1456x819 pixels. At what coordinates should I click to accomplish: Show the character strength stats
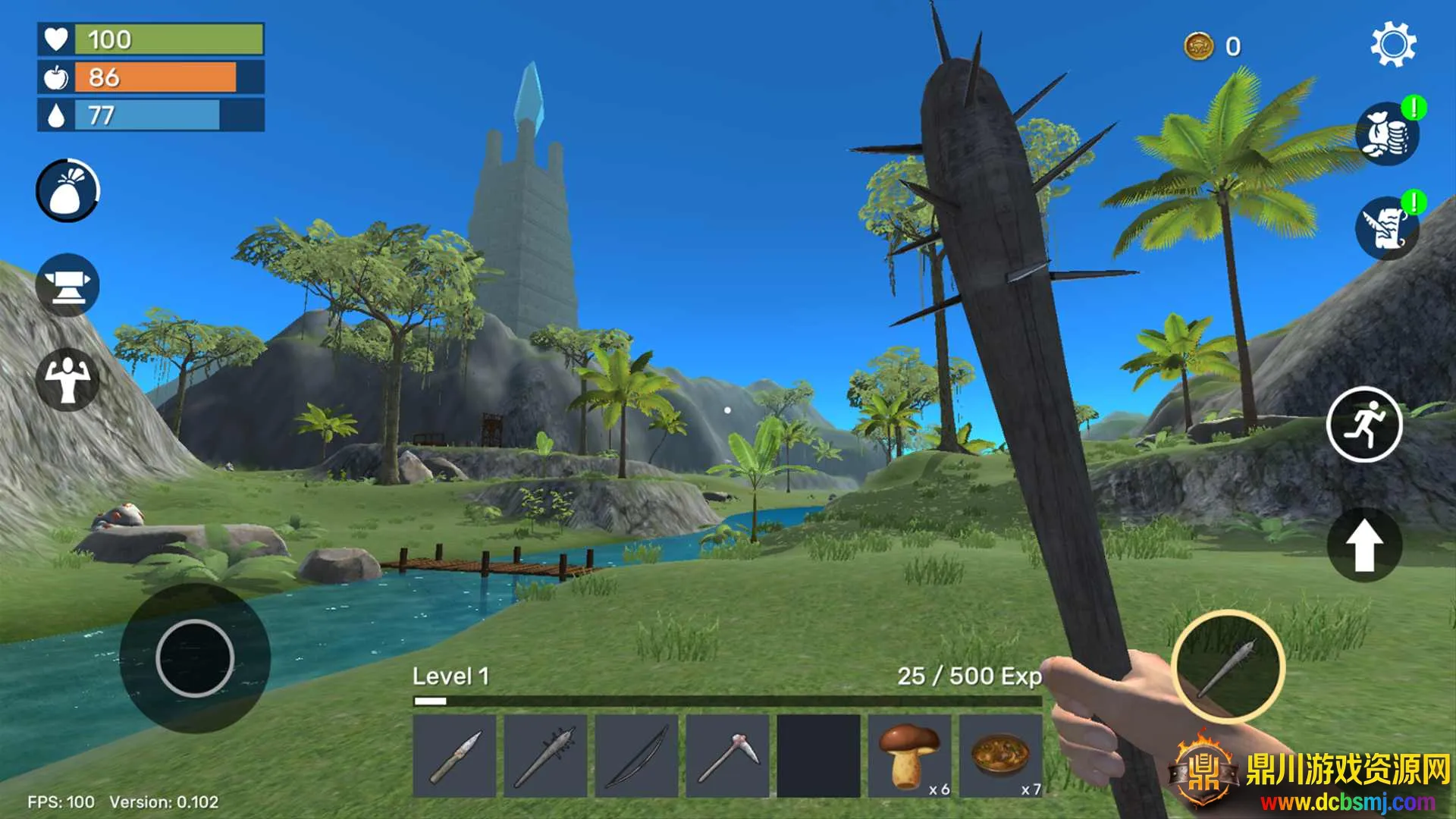(67, 379)
